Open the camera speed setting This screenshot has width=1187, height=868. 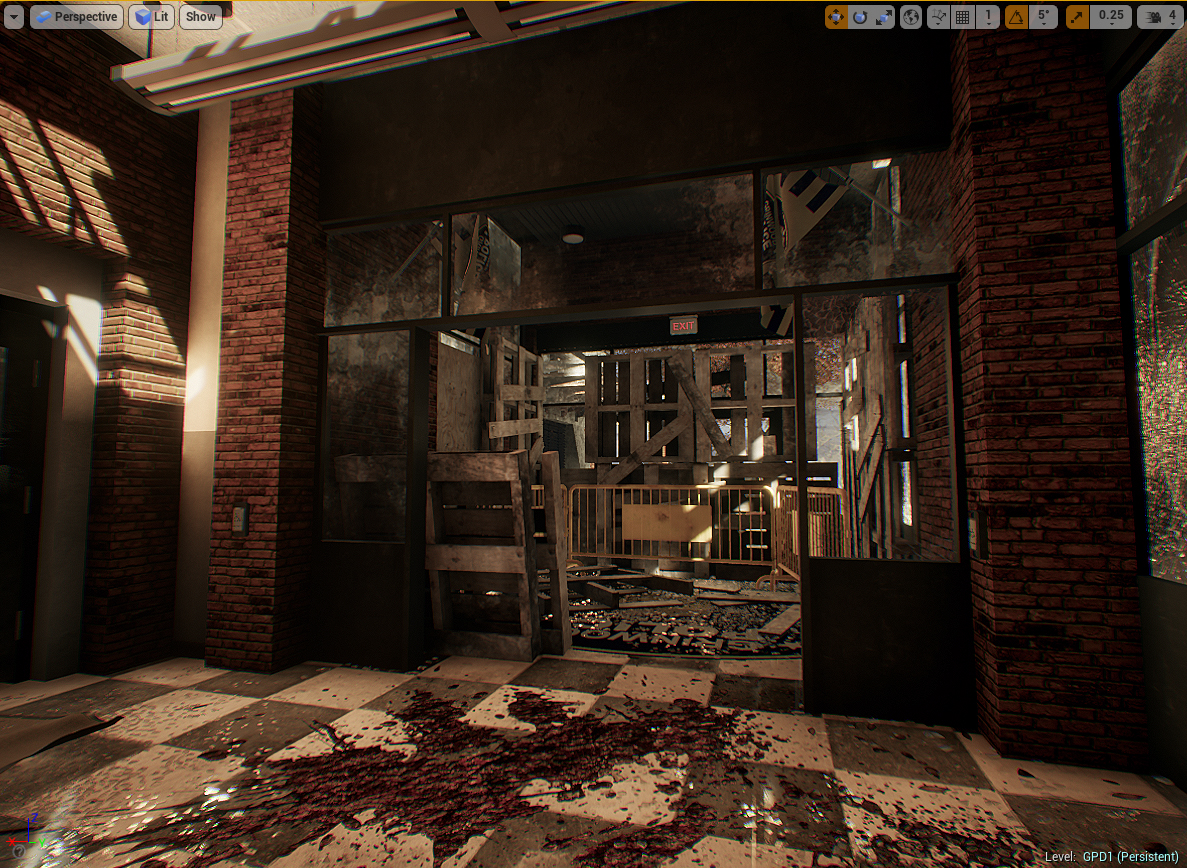[x=1161, y=16]
